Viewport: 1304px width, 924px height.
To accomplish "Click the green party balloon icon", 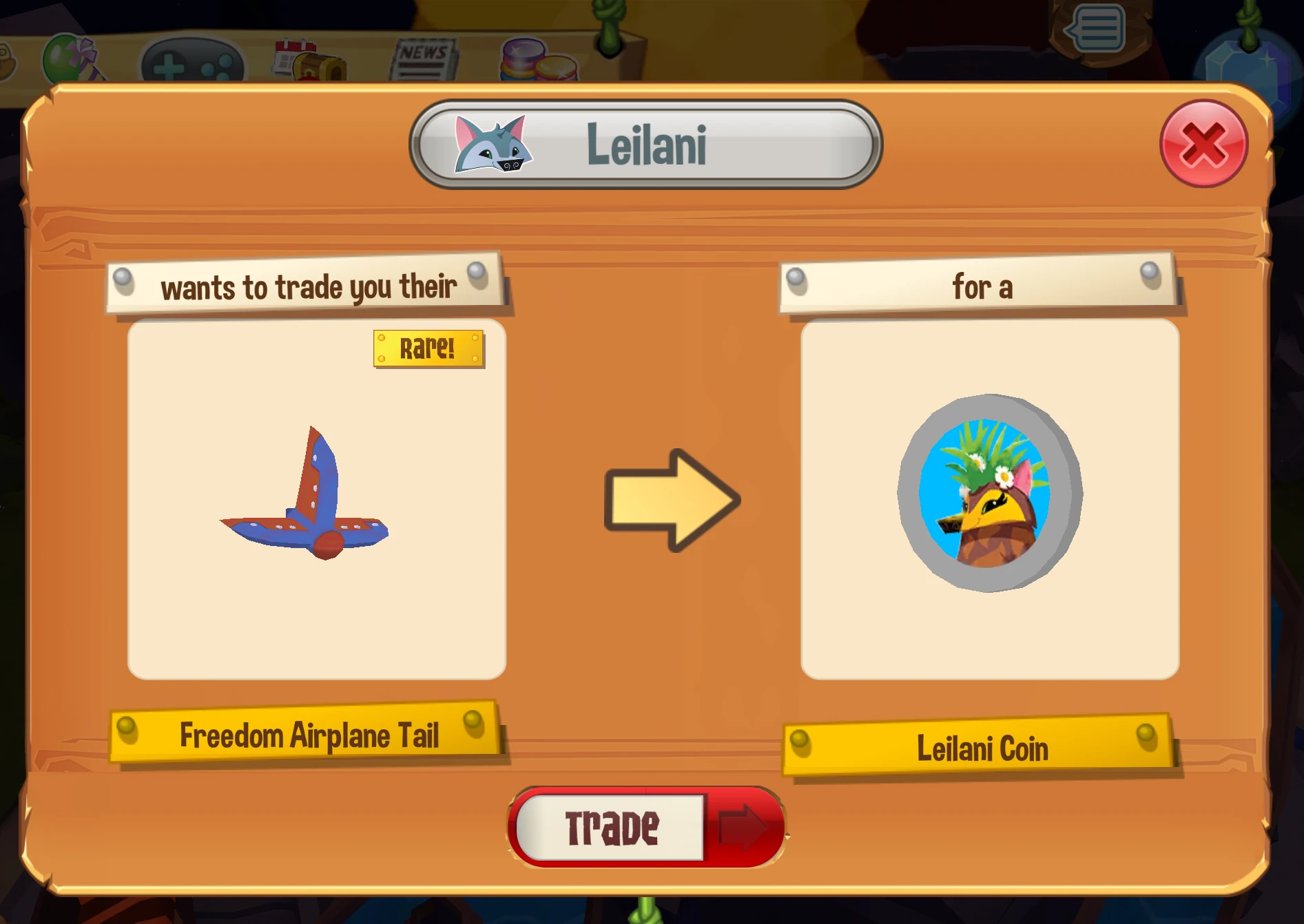I will pos(64,59).
